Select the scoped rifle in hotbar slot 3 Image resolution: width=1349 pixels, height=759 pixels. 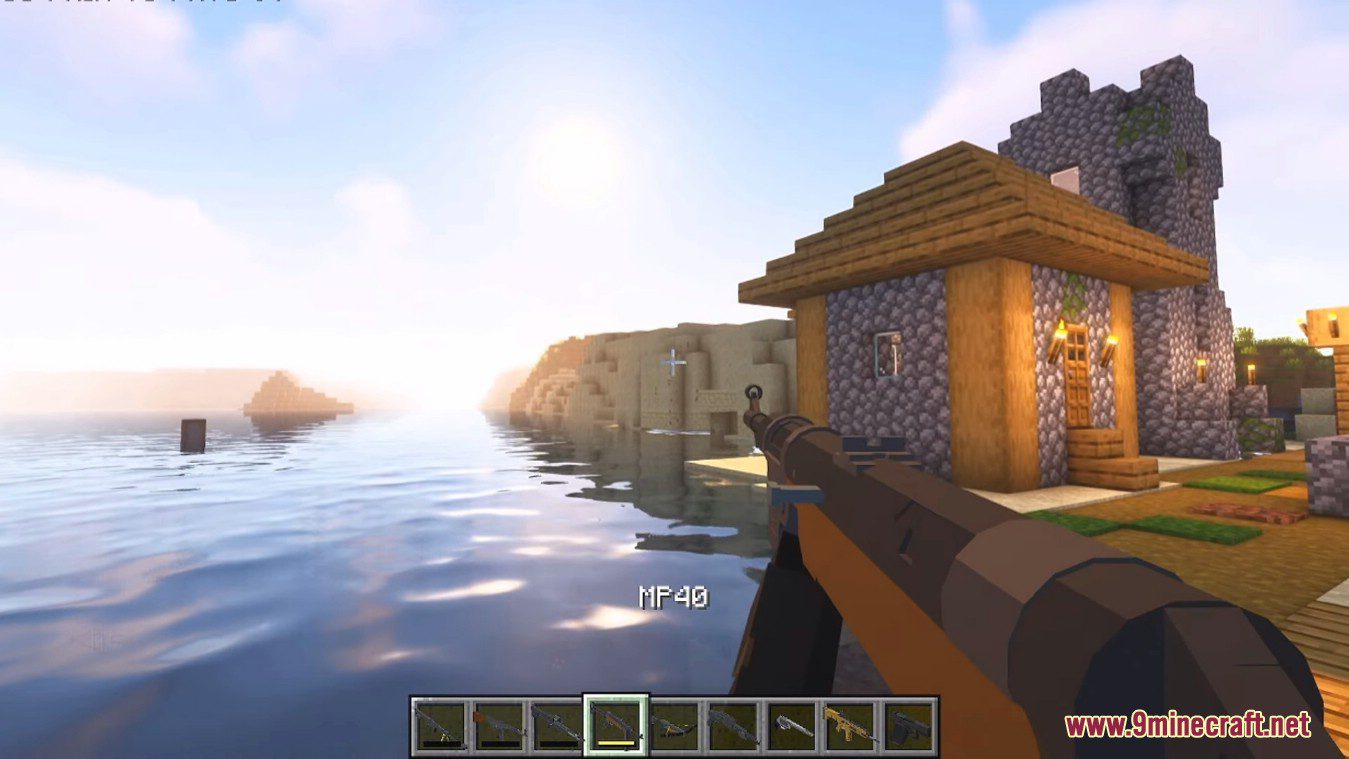(556, 722)
